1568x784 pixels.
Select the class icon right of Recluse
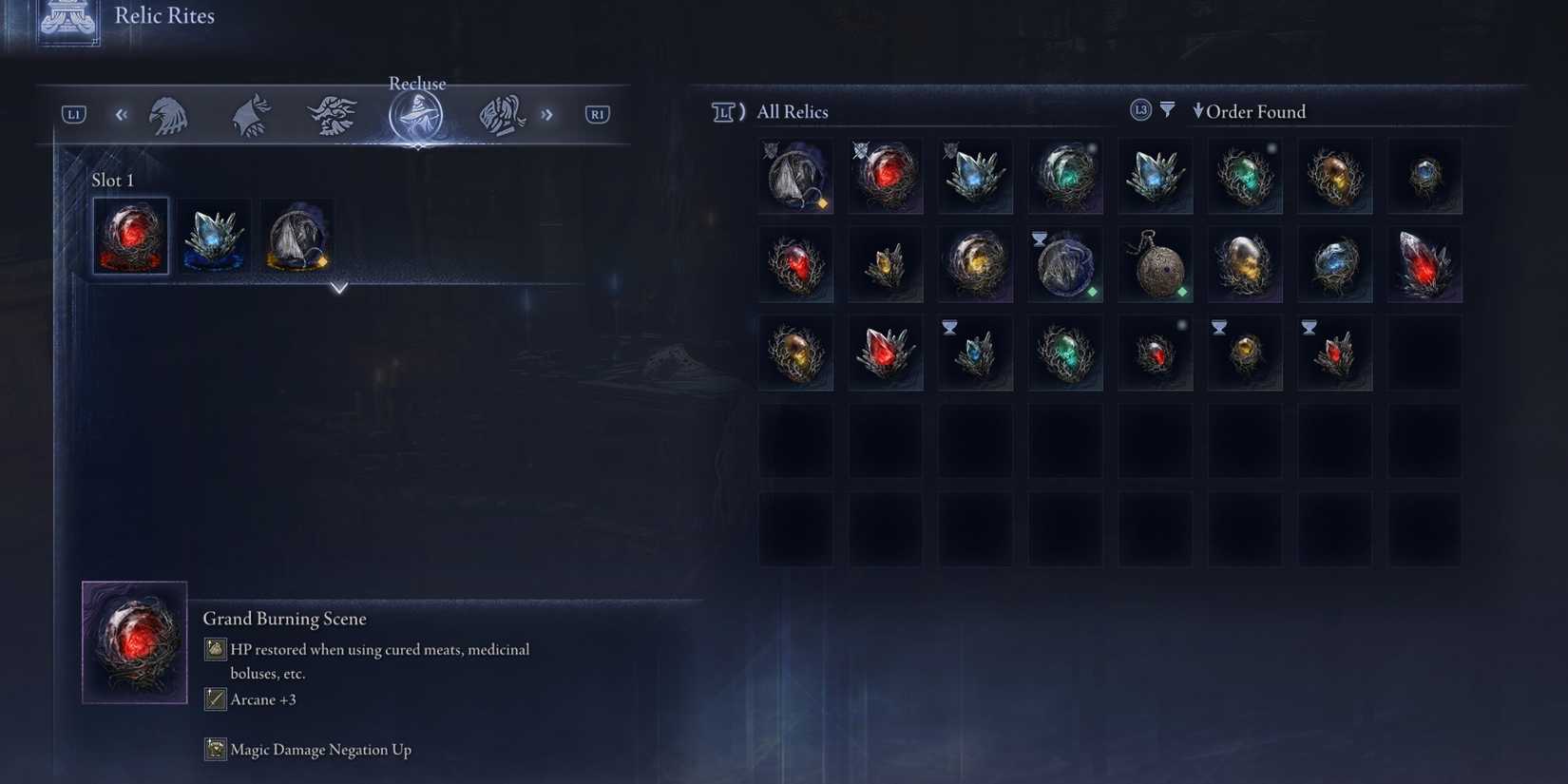click(501, 113)
